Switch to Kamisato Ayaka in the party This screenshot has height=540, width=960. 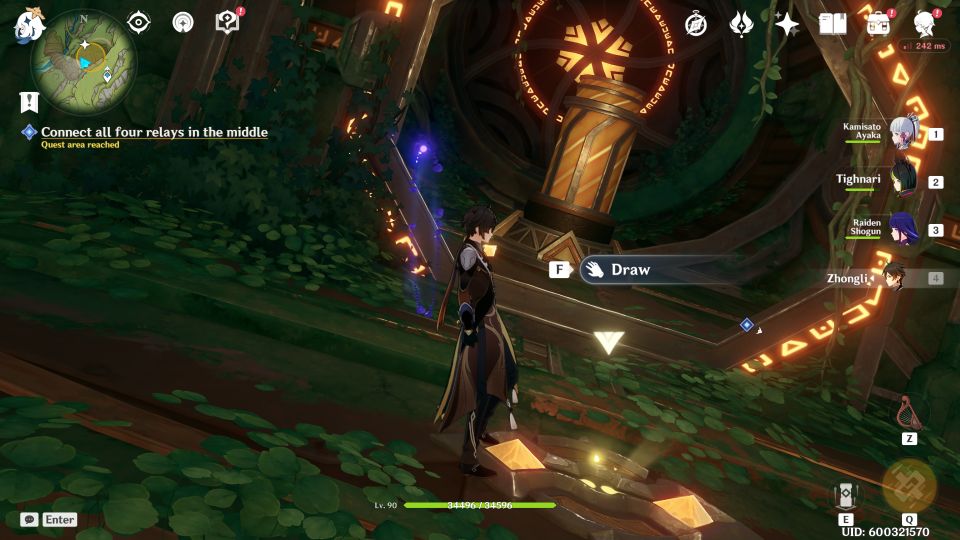coord(903,135)
